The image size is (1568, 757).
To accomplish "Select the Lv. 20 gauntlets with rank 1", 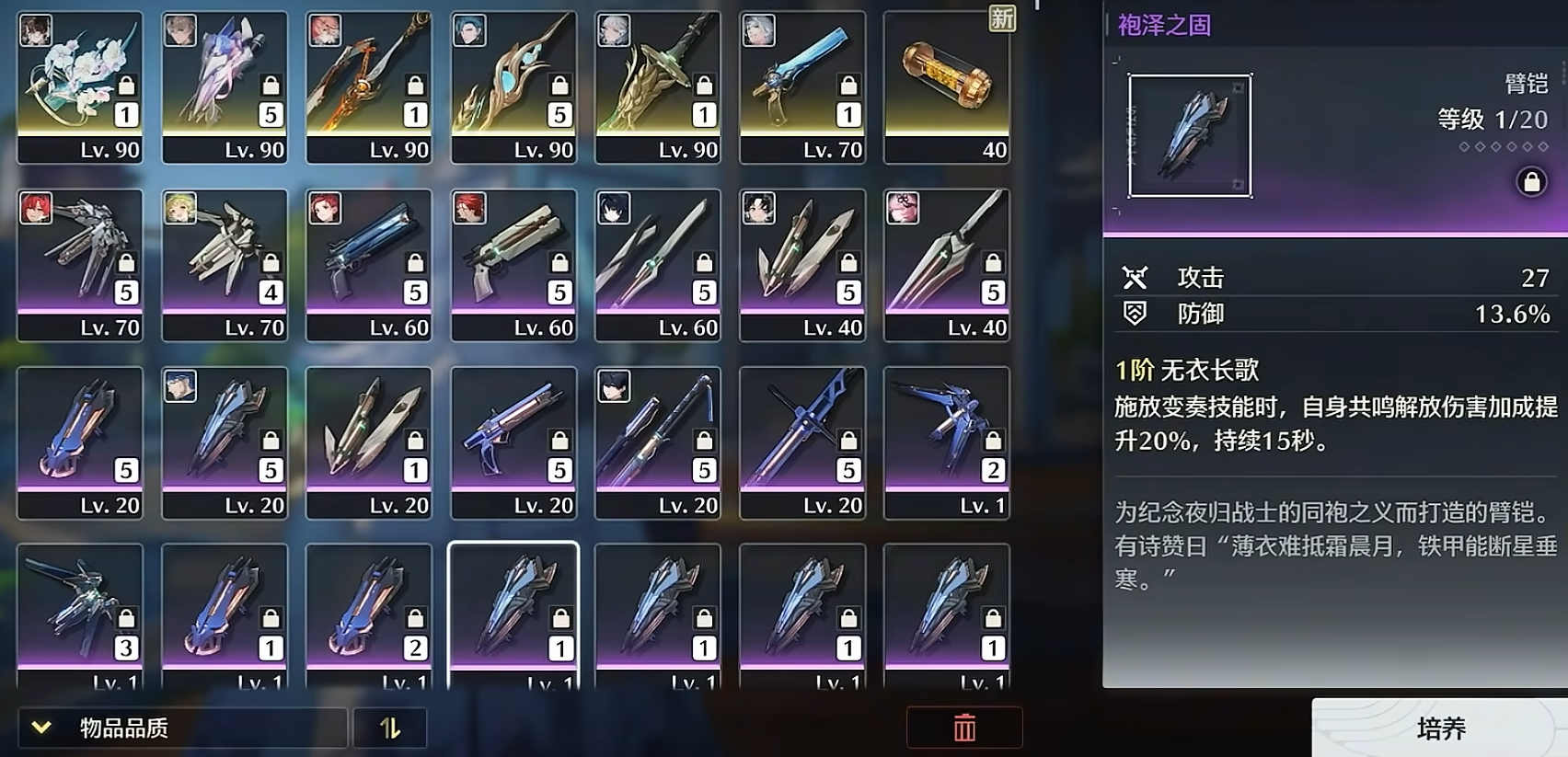I will click(369, 442).
